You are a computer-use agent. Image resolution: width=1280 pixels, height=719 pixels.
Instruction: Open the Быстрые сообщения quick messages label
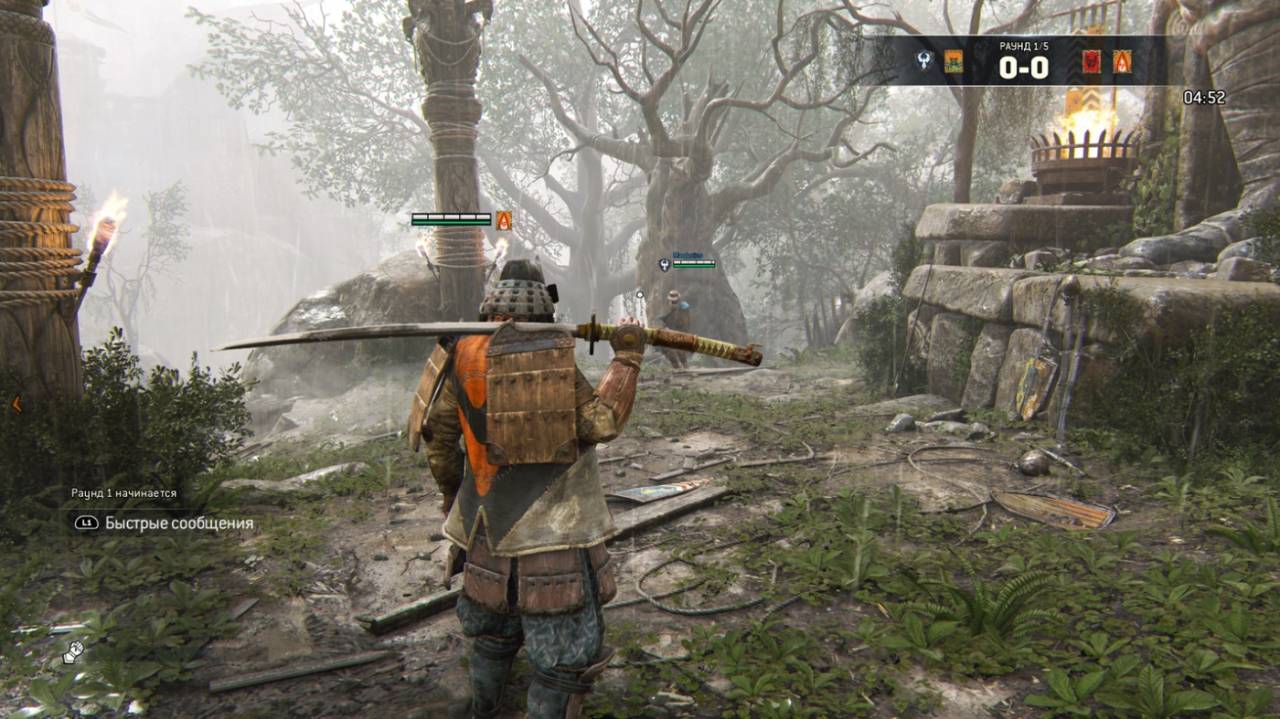(179, 523)
